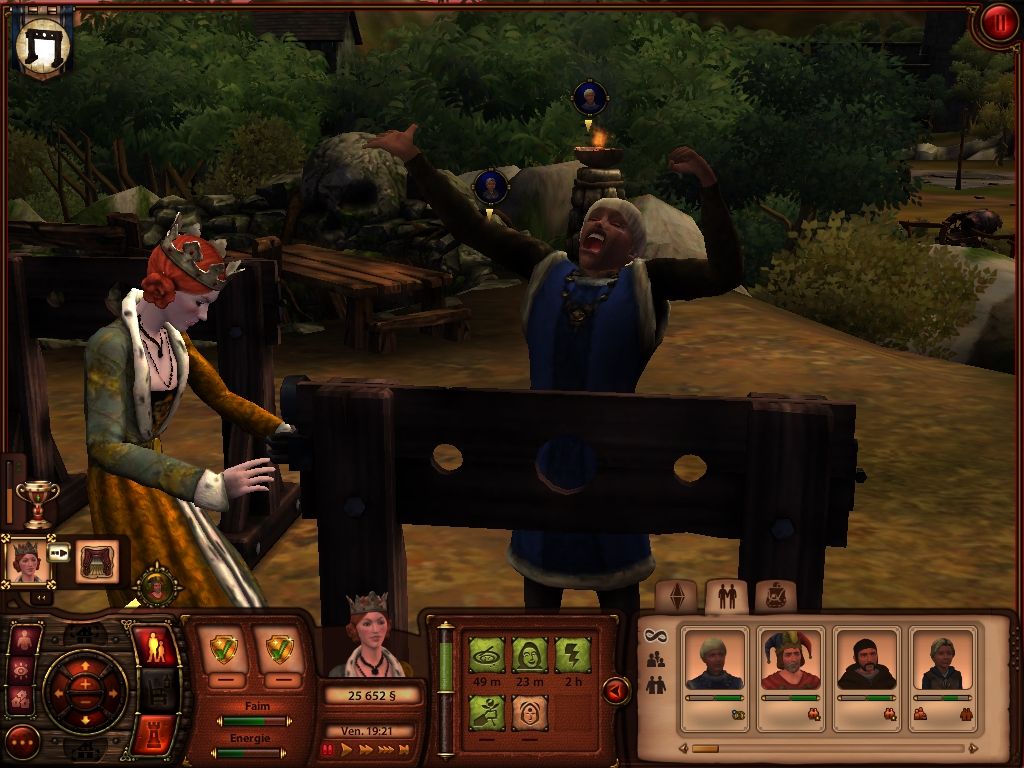Set game speed to normal play

[x=344, y=749]
